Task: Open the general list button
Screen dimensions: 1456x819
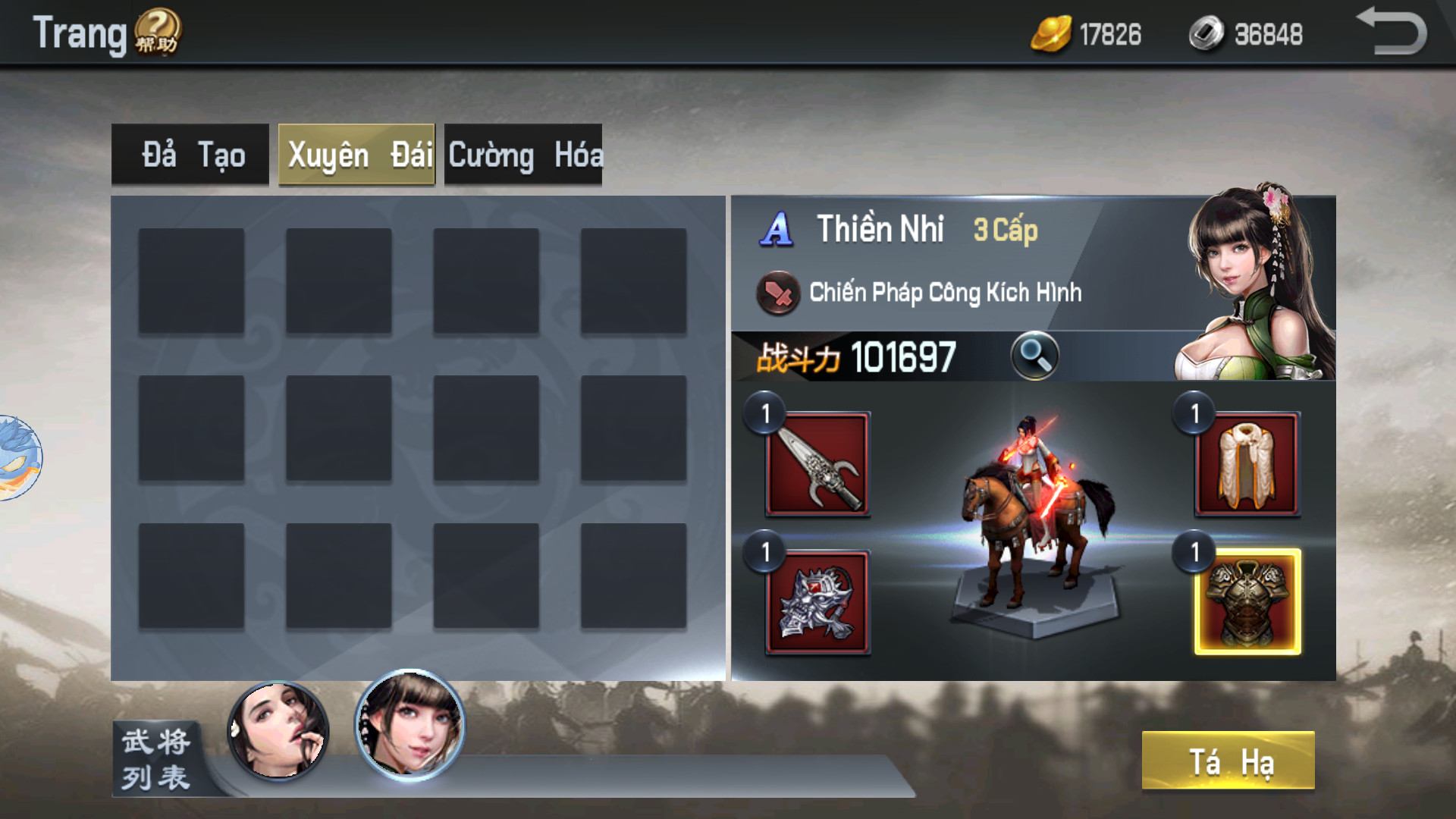Action: click(x=156, y=758)
